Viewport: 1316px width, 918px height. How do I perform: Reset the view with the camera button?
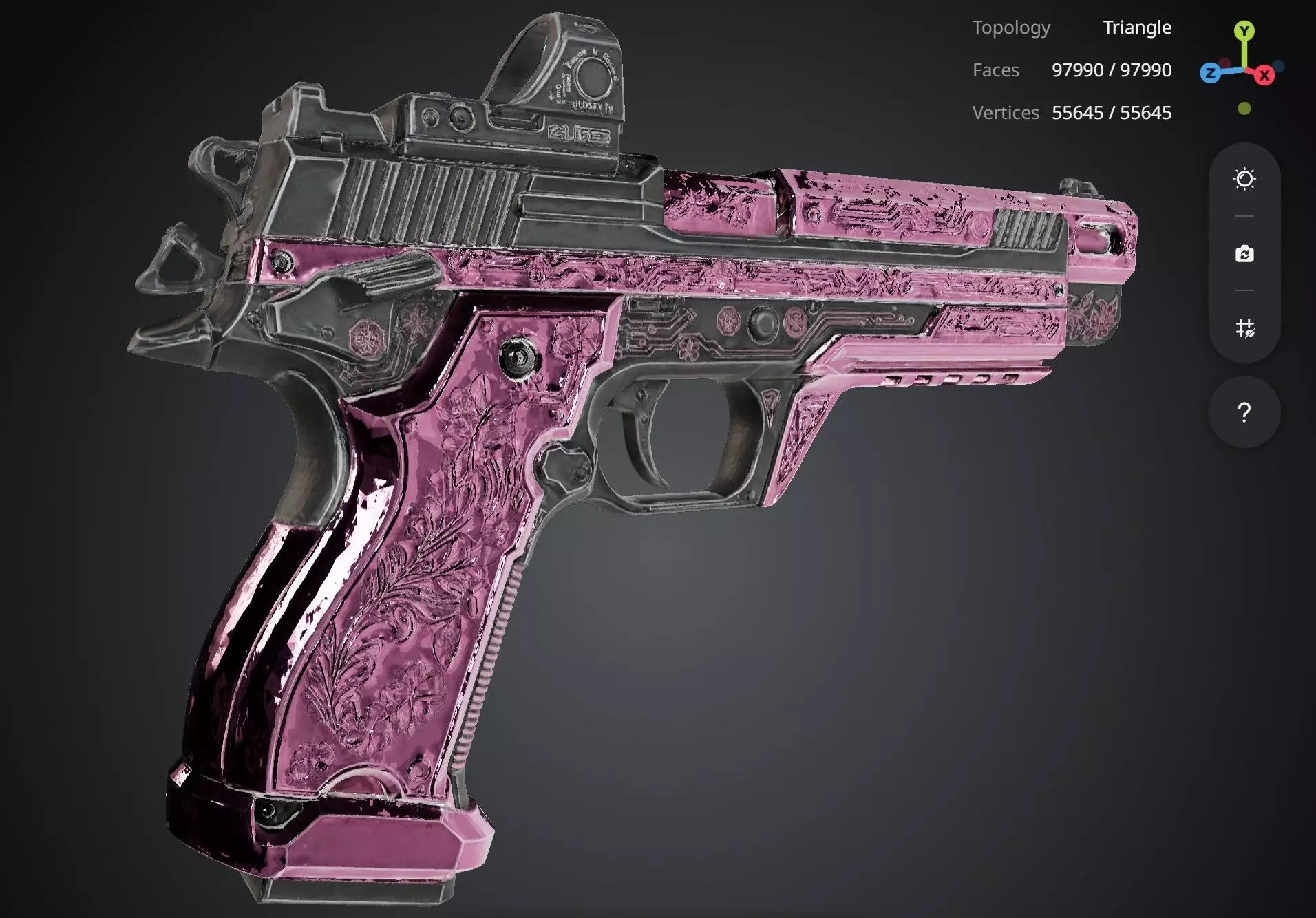(1244, 254)
